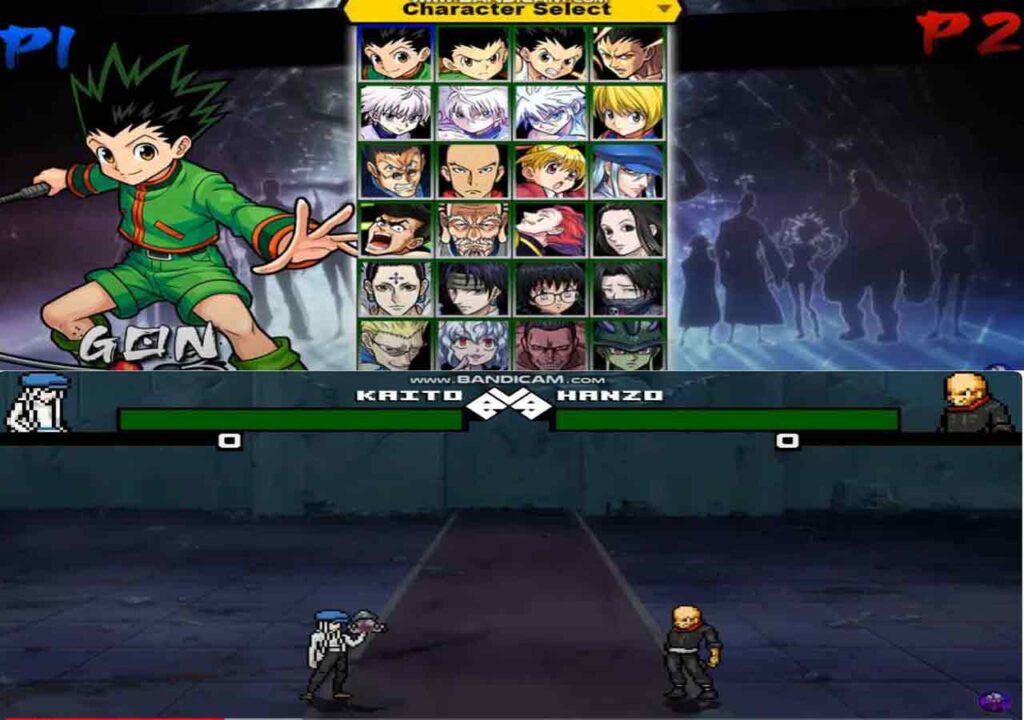Select the smiling Gon portrait in green jacket
The width and height of the screenshot is (1024, 720).
click(396, 53)
